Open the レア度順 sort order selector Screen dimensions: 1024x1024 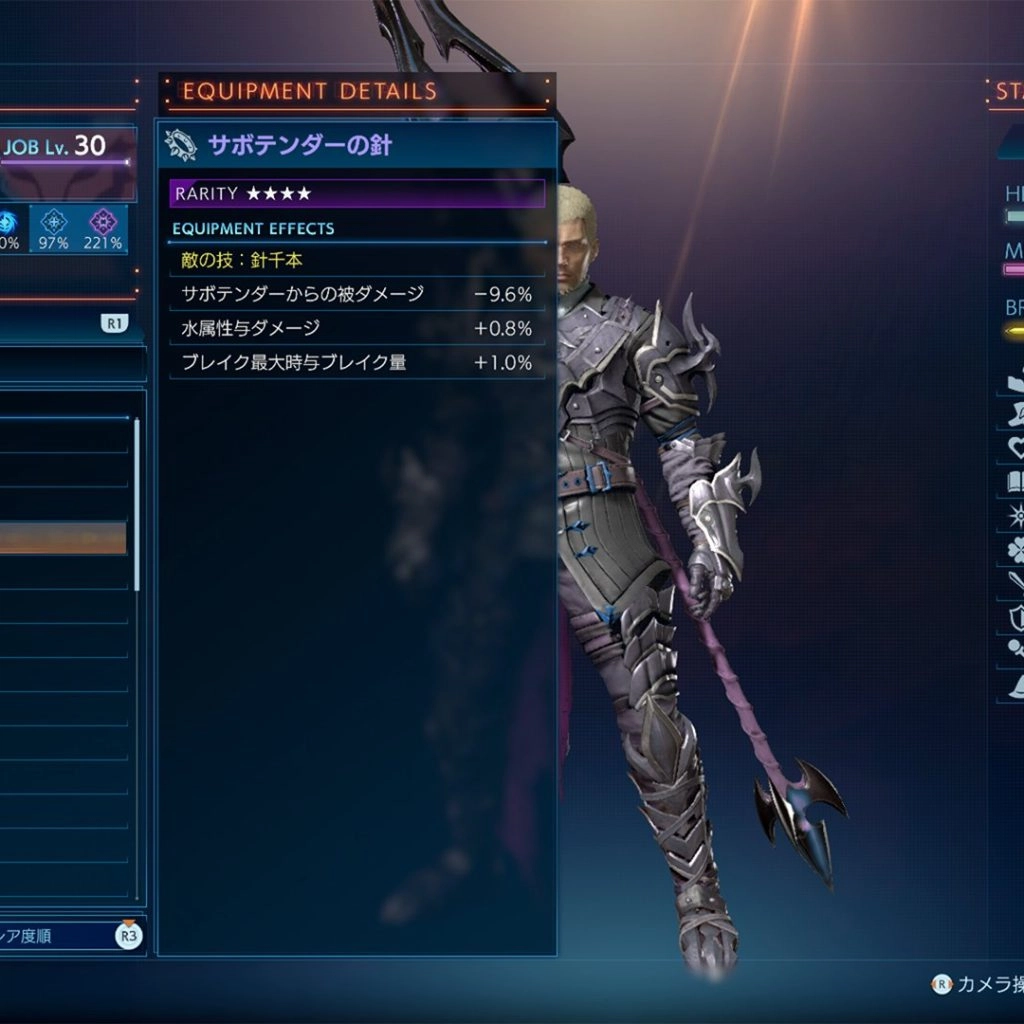click(x=70, y=936)
